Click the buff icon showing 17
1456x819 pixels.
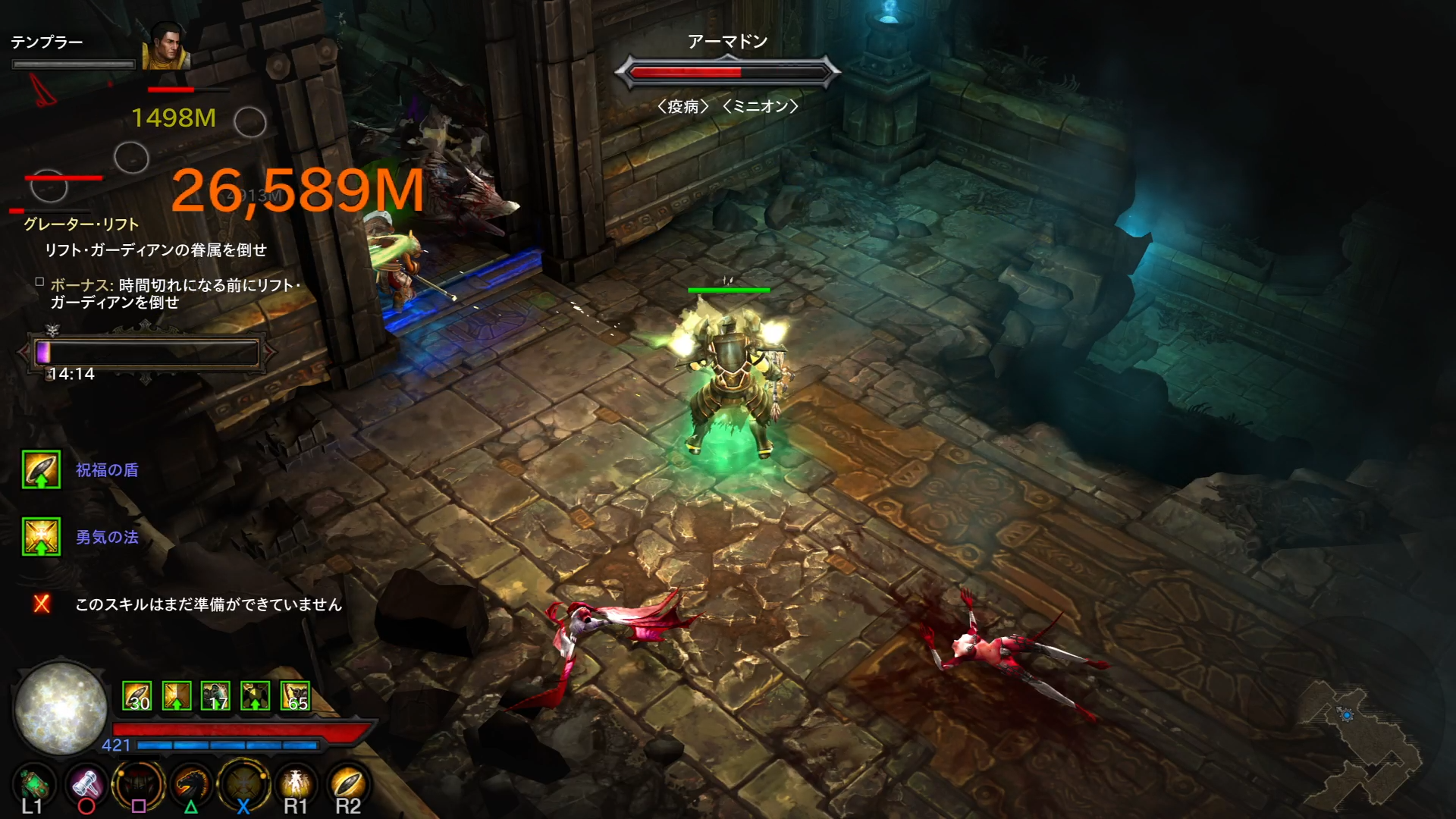pyautogui.click(x=216, y=696)
